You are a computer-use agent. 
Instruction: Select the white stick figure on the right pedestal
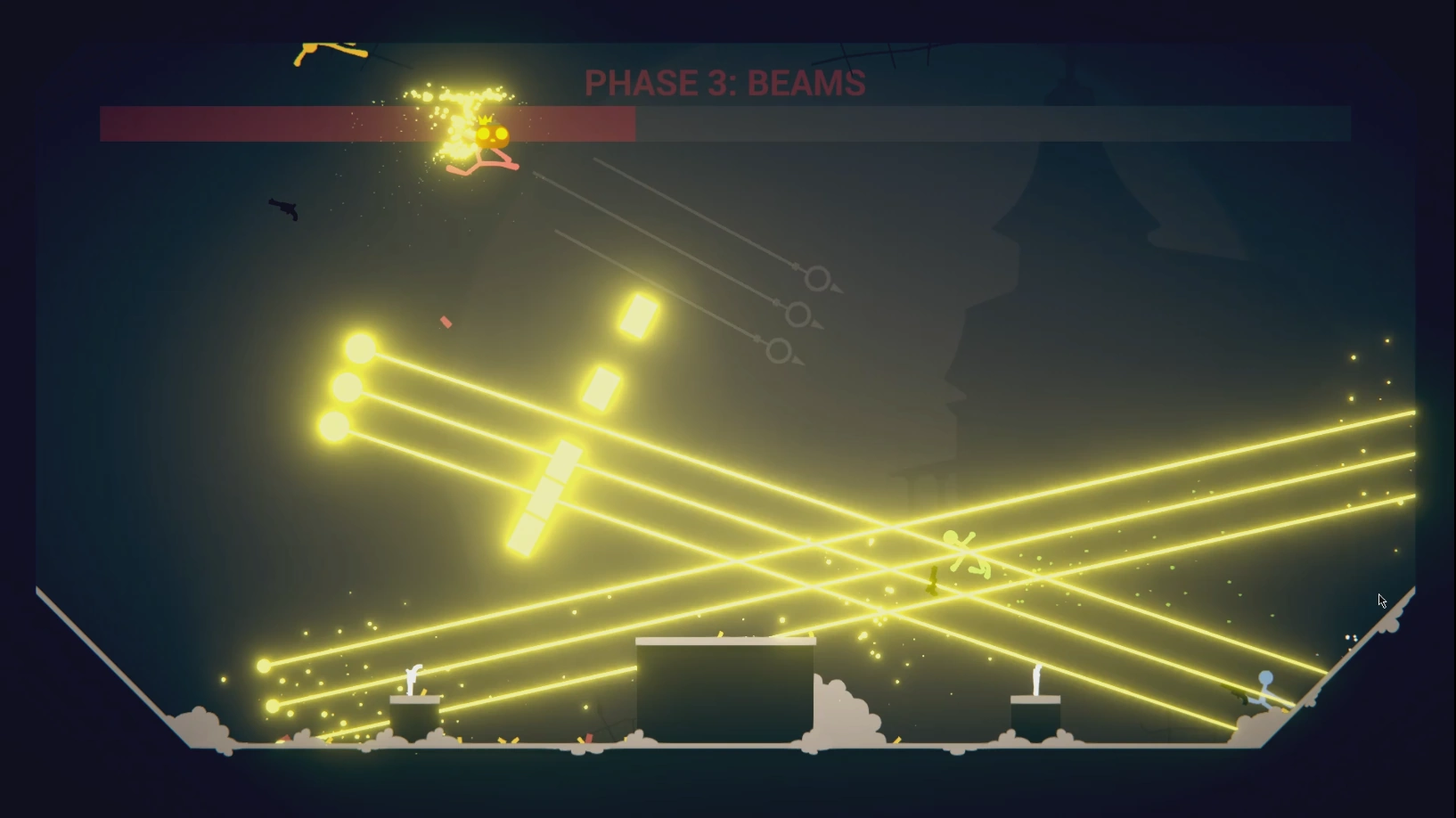pos(1037,679)
